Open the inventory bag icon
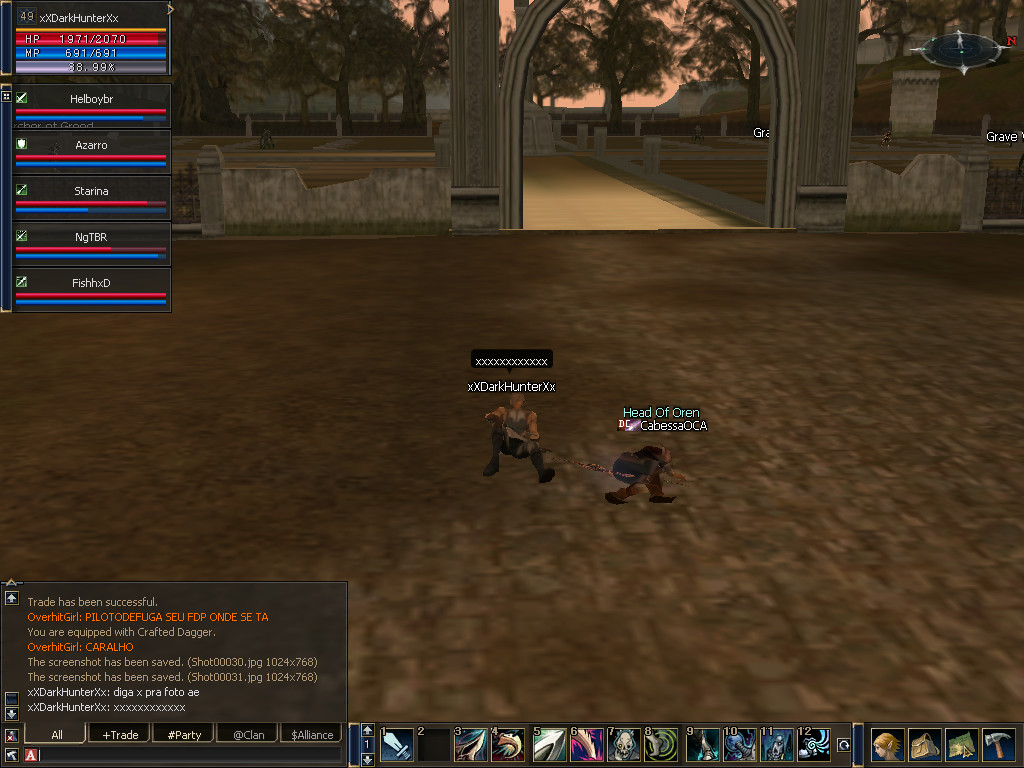 click(x=925, y=745)
